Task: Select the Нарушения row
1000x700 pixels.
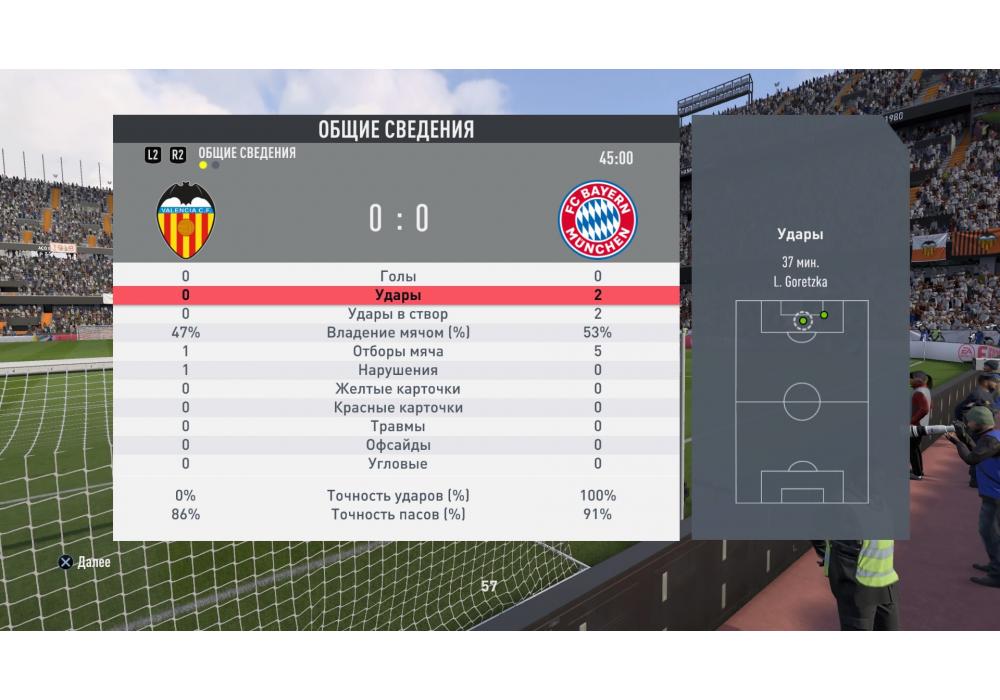Action: [x=398, y=370]
